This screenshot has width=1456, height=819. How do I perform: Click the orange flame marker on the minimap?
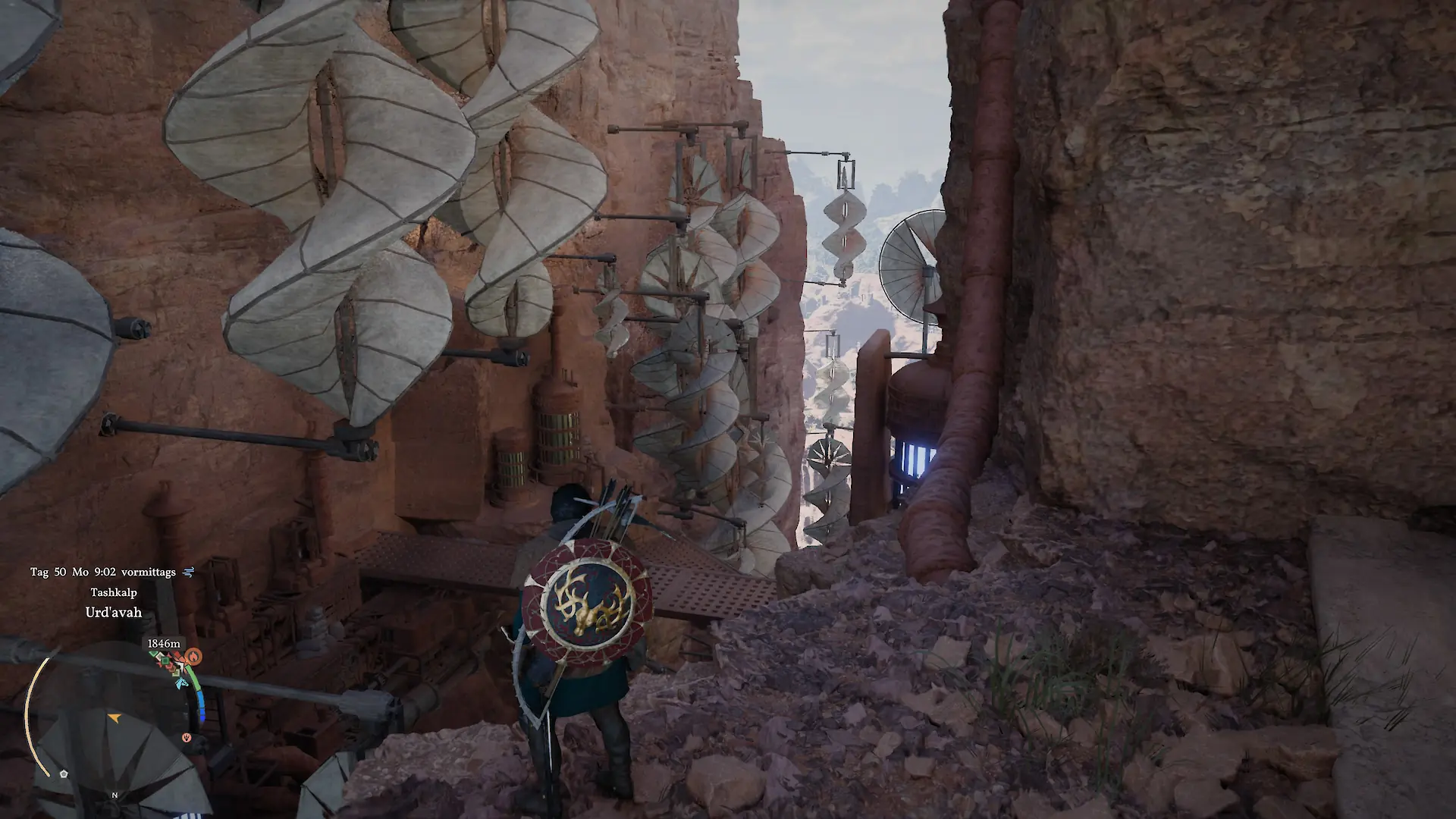coord(194,655)
